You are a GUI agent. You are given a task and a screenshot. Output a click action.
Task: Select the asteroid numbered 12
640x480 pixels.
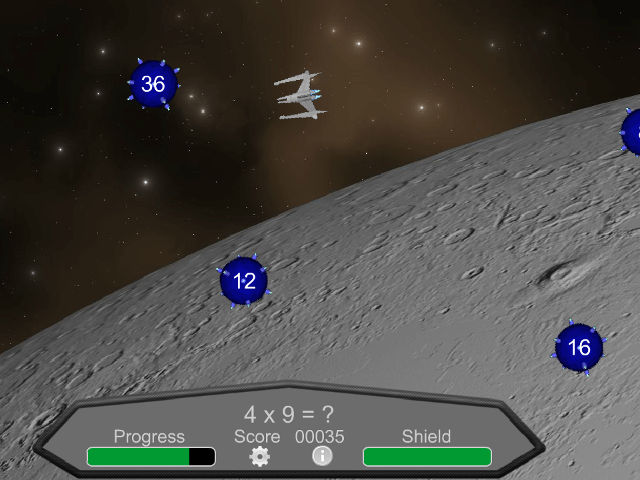click(244, 281)
